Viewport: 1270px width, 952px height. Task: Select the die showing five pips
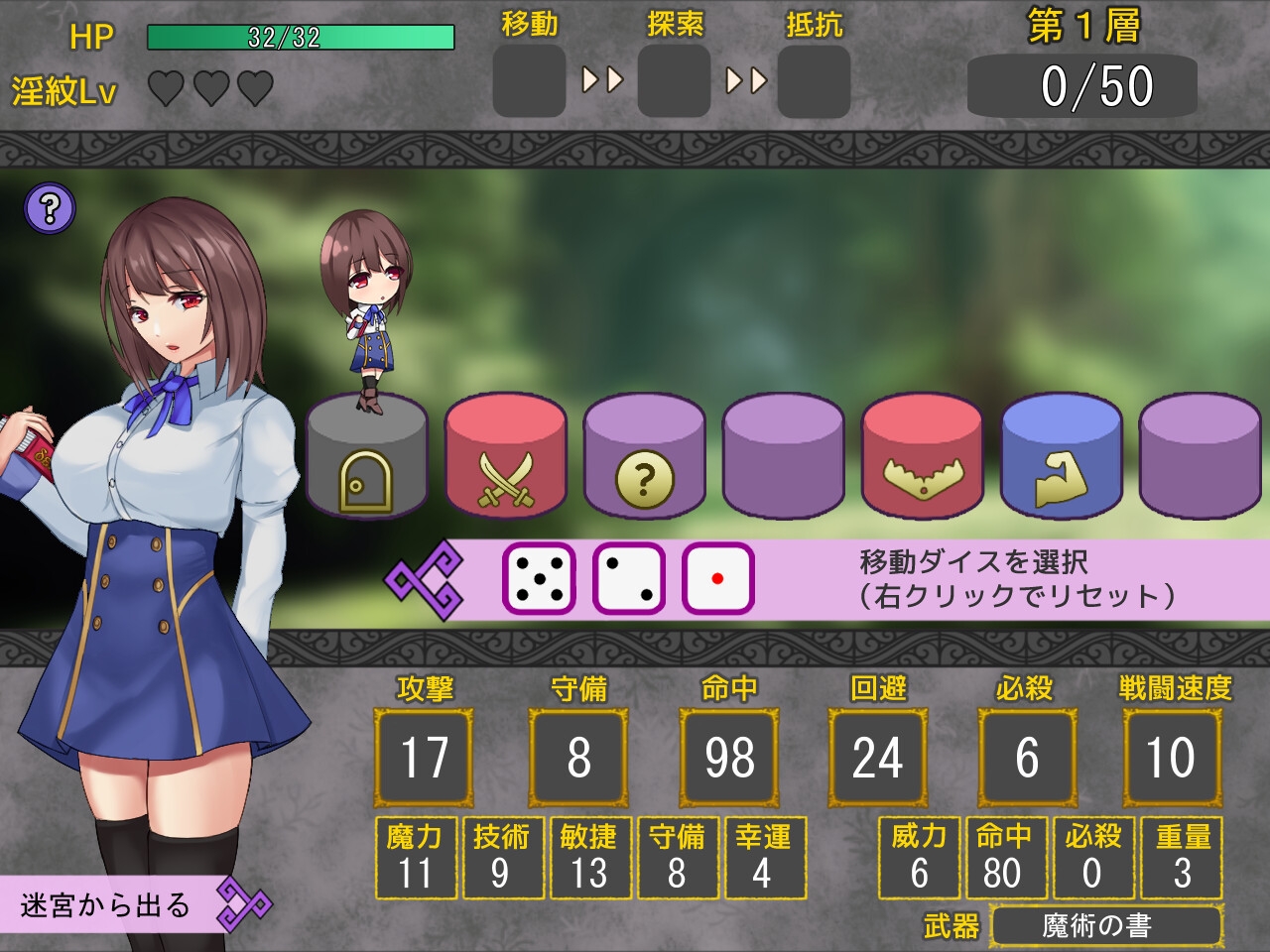[x=539, y=578]
